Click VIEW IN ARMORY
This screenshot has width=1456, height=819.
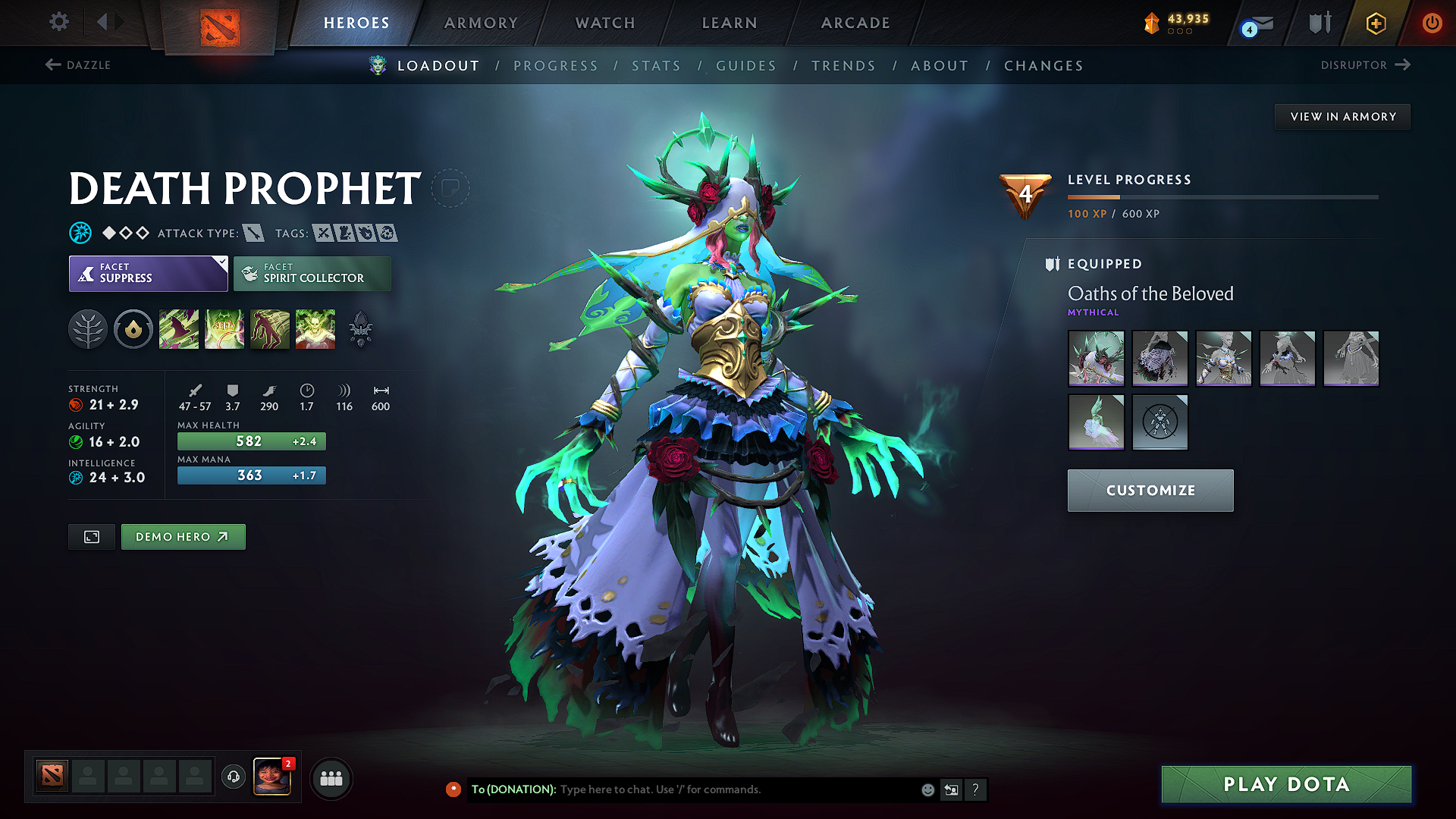click(1341, 116)
